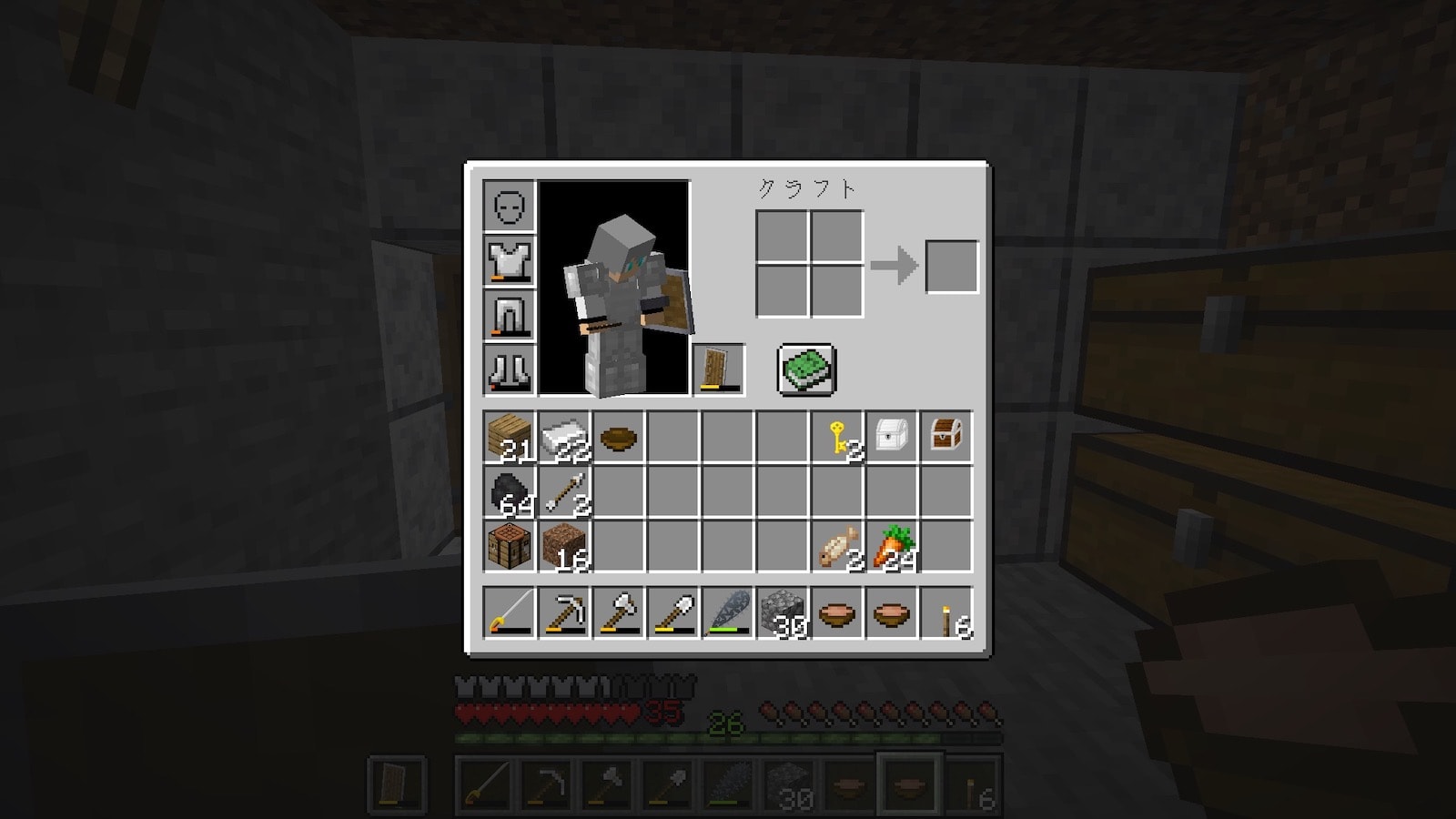Choose the white chest item
The height and width of the screenshot is (819, 1456).
[x=892, y=438]
